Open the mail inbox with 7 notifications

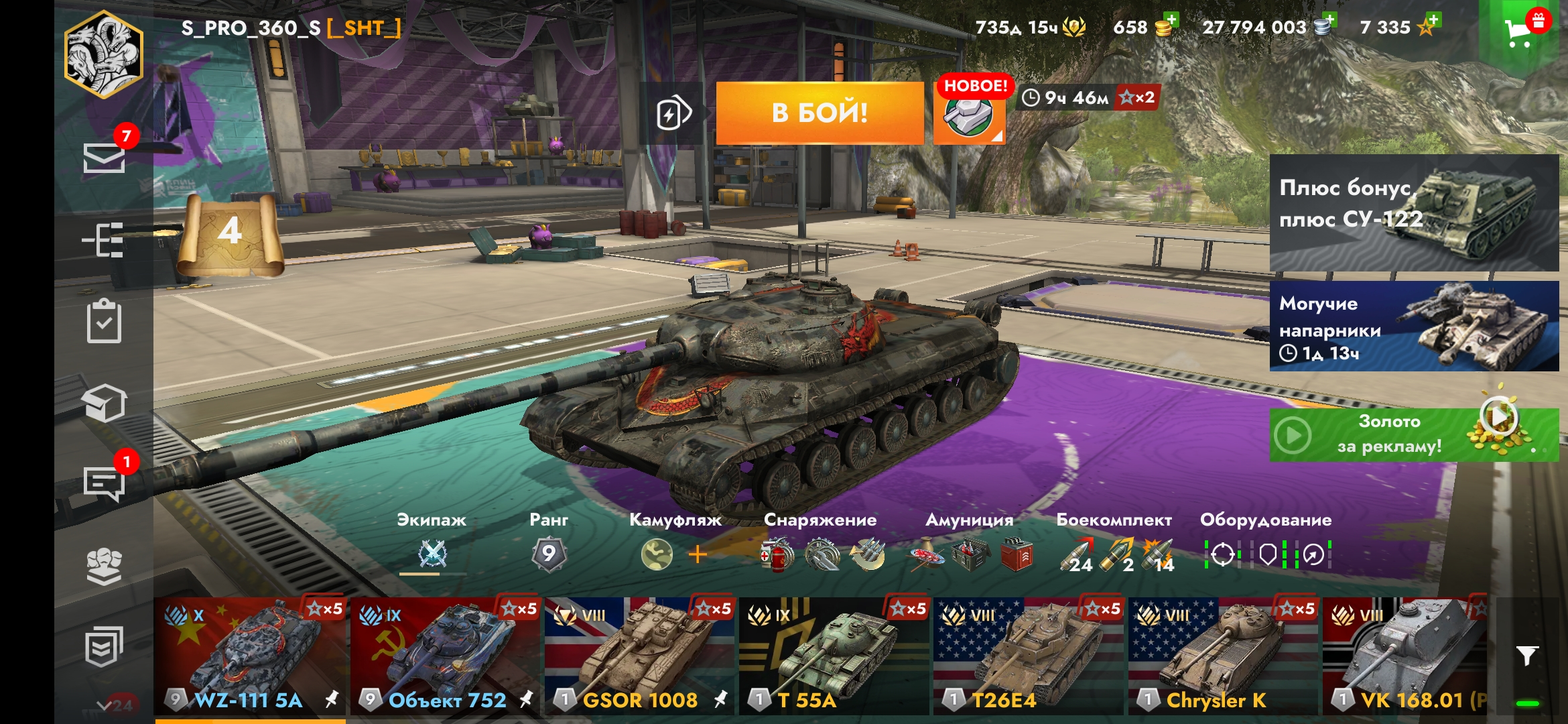point(104,158)
